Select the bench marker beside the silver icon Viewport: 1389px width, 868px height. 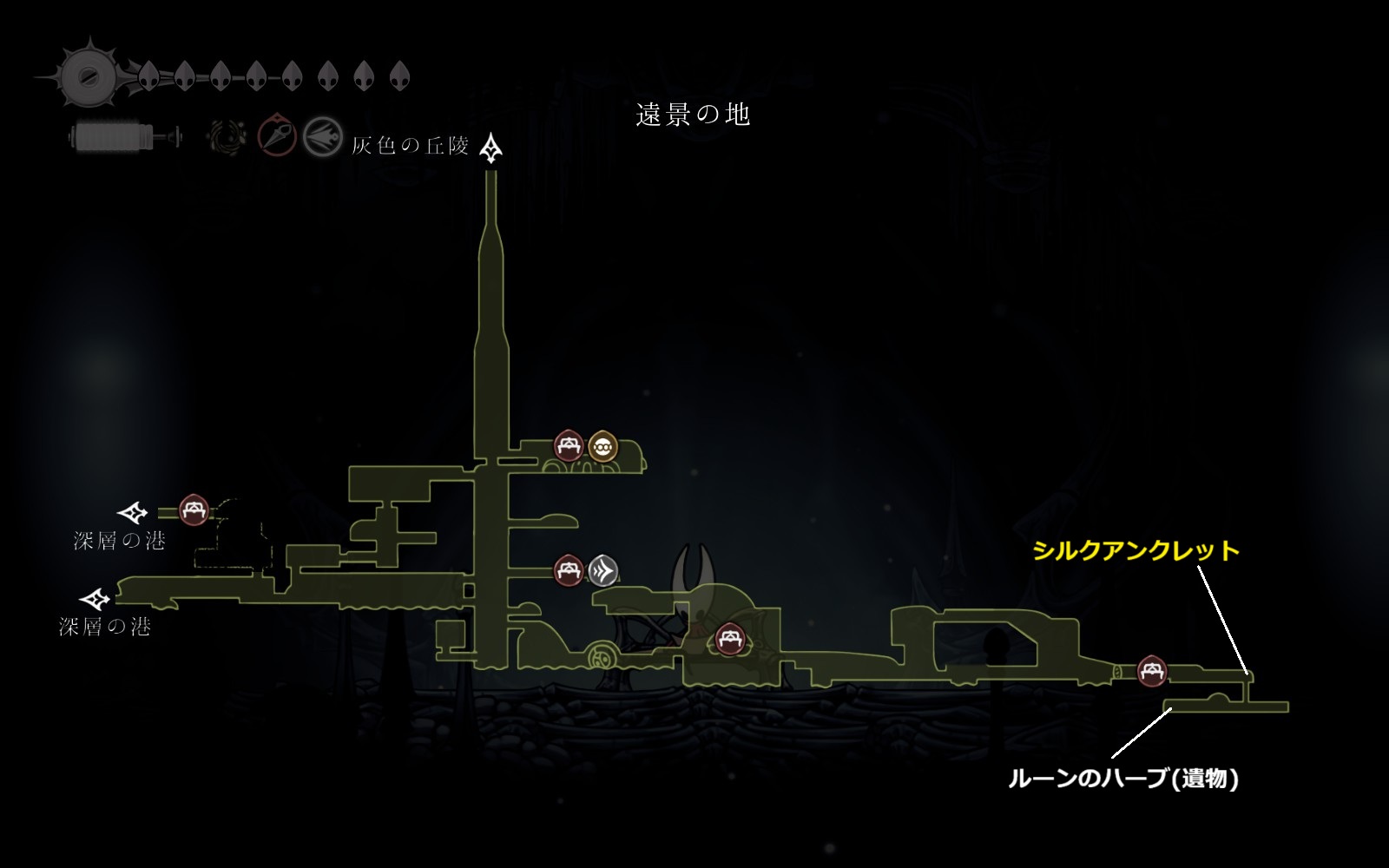(x=569, y=570)
